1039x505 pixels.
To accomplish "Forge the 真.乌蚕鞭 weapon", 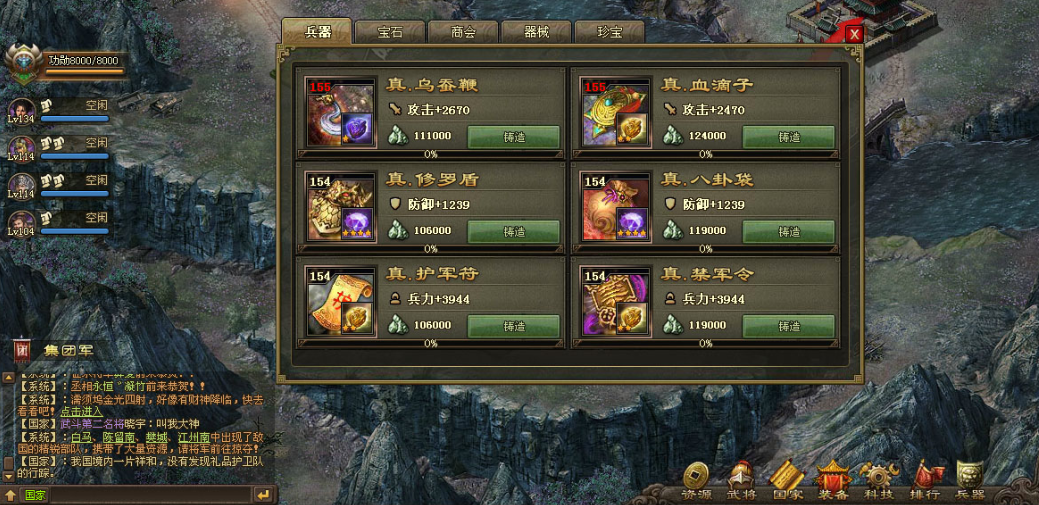I will [x=513, y=137].
